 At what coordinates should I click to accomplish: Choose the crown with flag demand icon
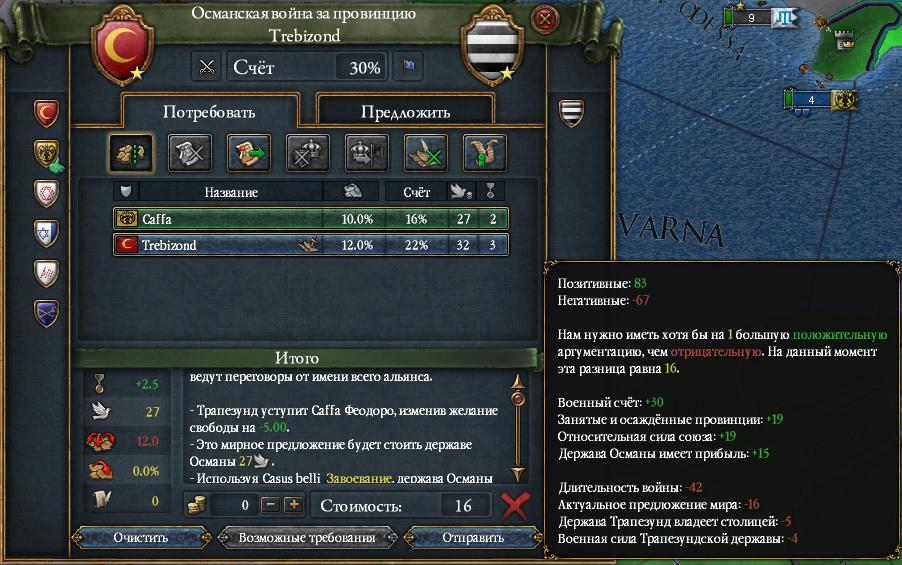366,152
